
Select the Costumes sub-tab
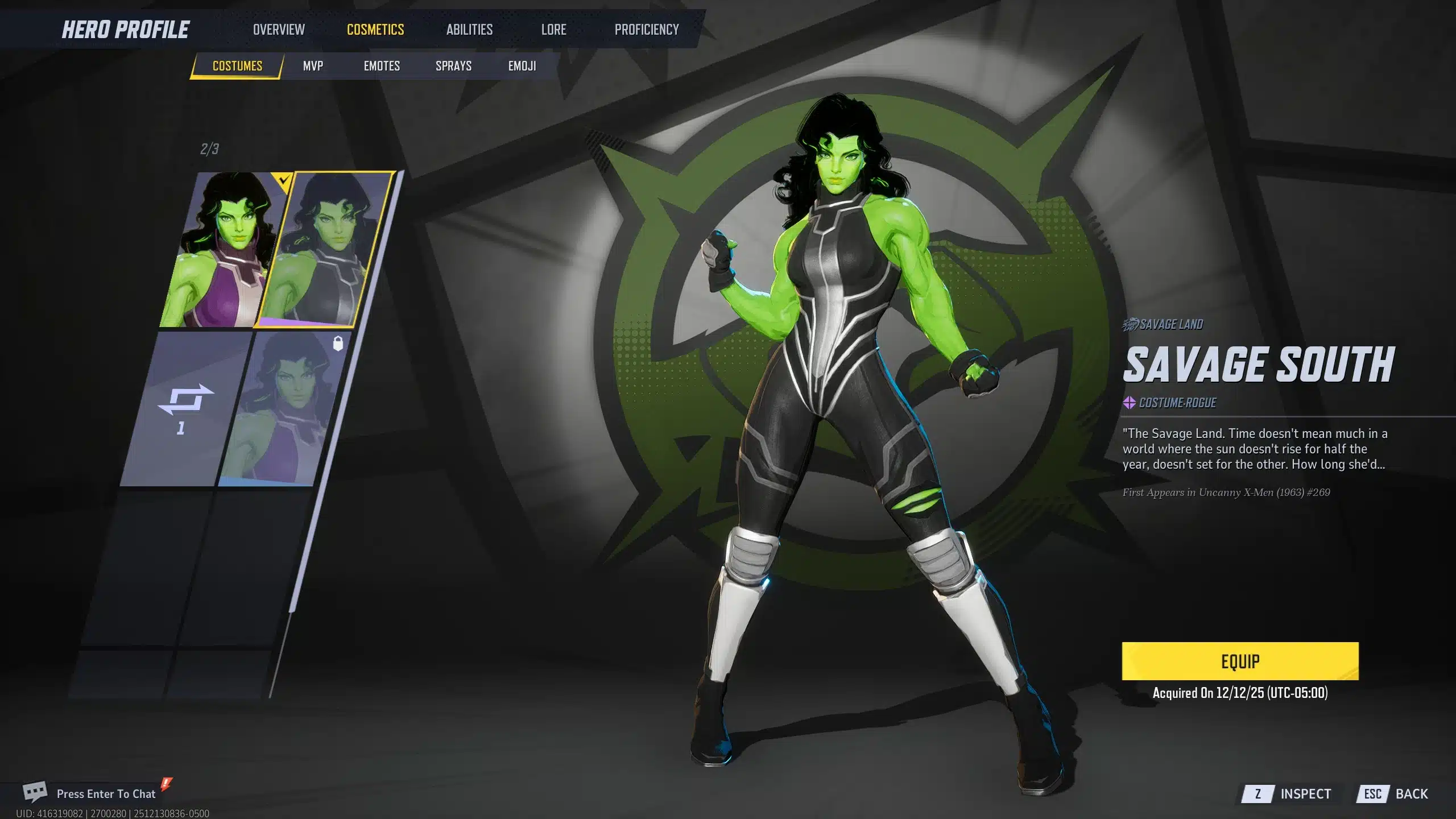(x=237, y=66)
